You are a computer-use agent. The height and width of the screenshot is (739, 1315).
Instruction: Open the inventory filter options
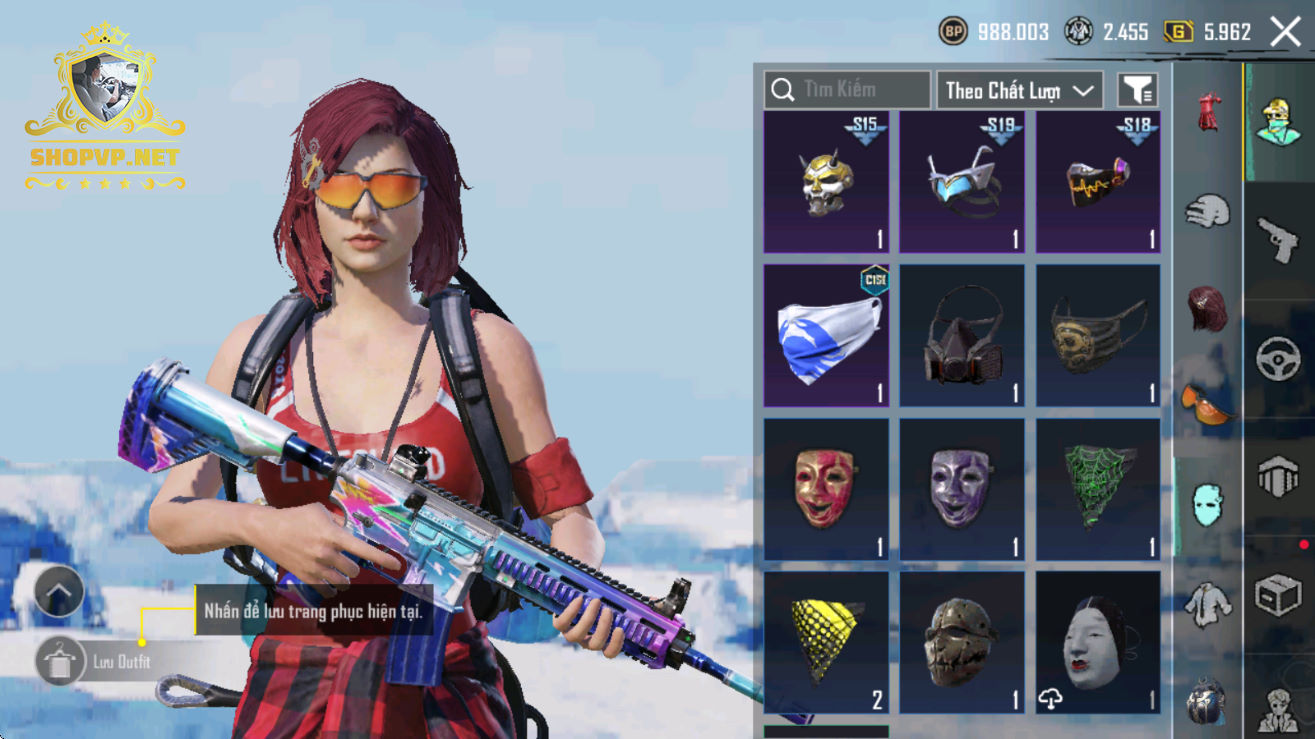(x=1137, y=90)
